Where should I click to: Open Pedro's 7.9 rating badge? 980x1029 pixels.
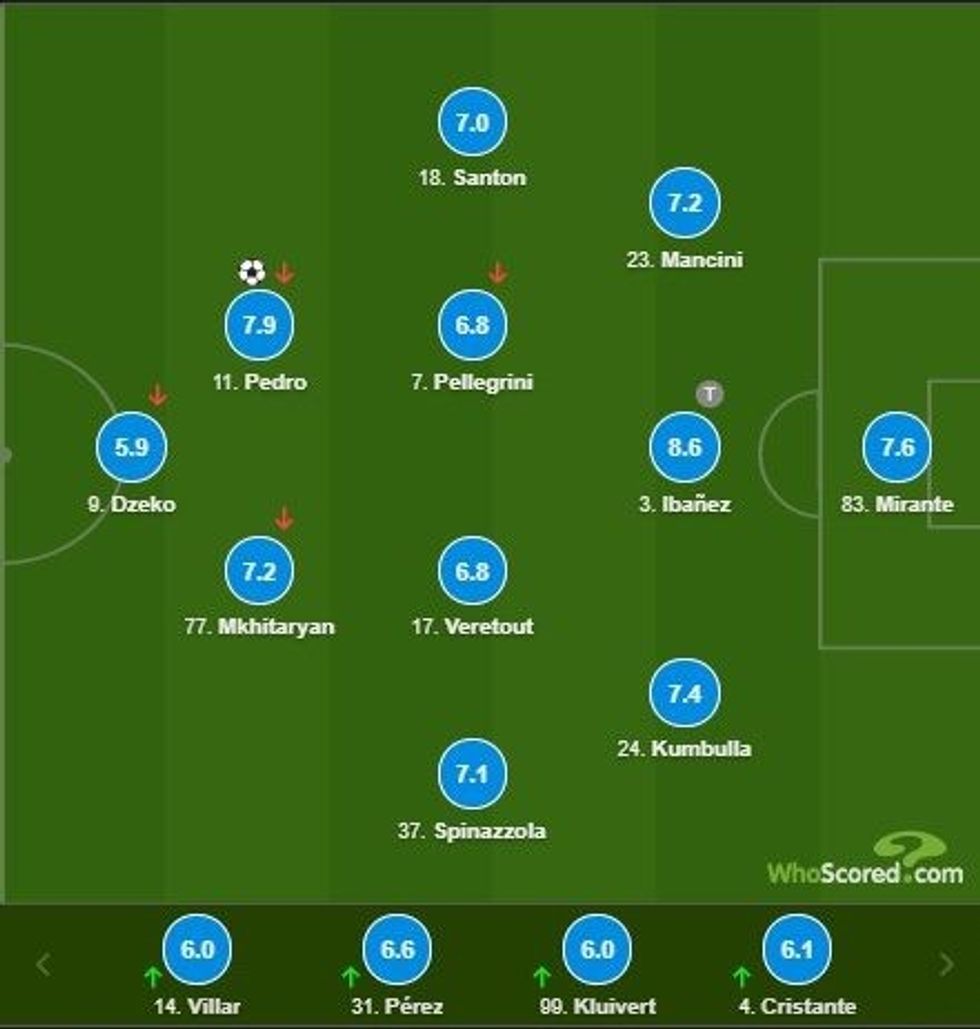coord(259,325)
